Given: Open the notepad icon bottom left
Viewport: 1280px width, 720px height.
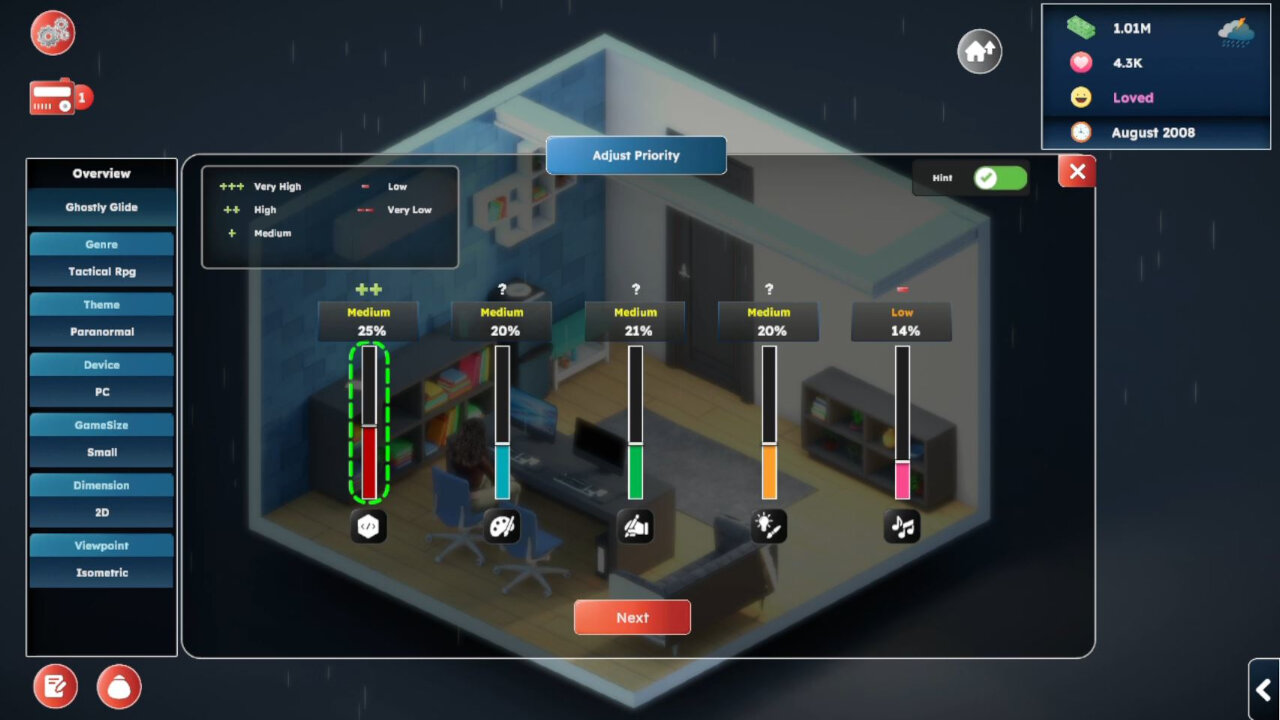Looking at the screenshot, I should pyautogui.click(x=55, y=686).
